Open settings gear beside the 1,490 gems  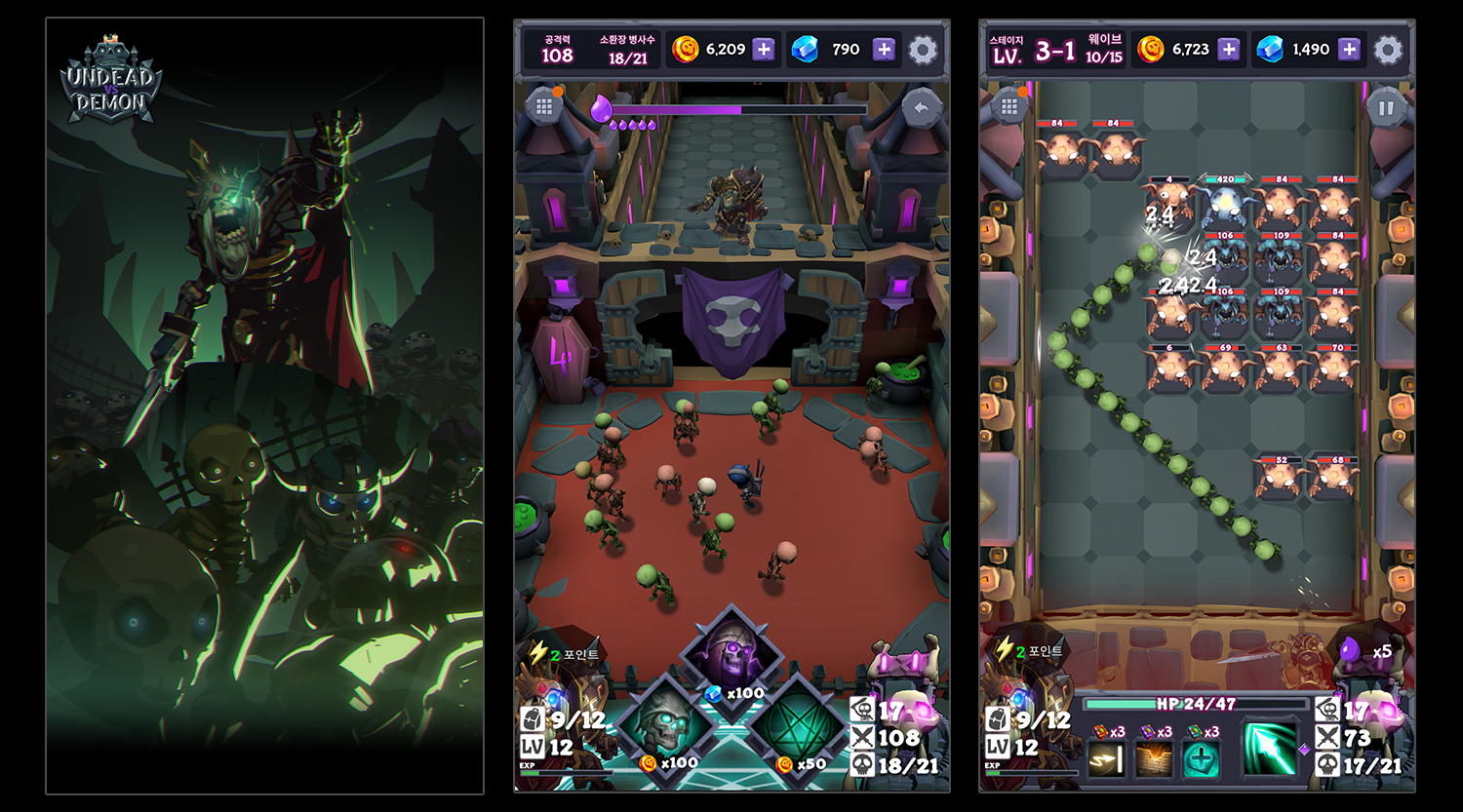coord(1388,50)
